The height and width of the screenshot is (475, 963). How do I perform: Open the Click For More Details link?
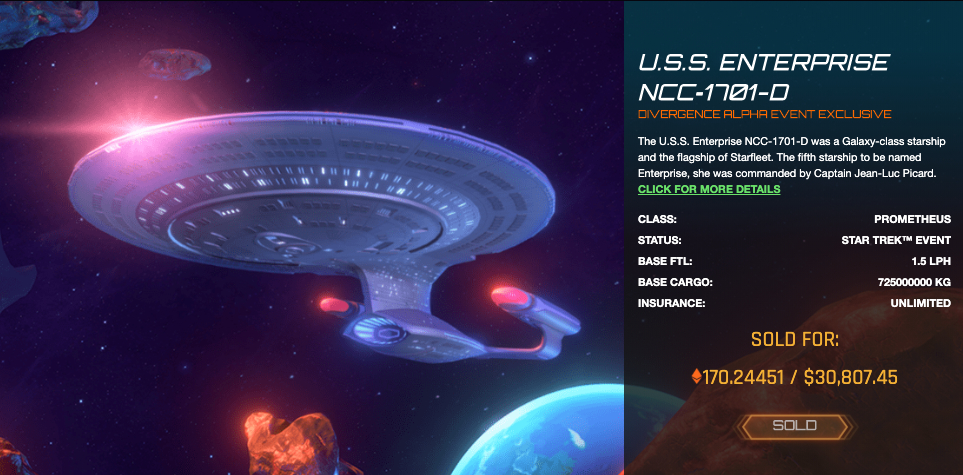(x=708, y=189)
